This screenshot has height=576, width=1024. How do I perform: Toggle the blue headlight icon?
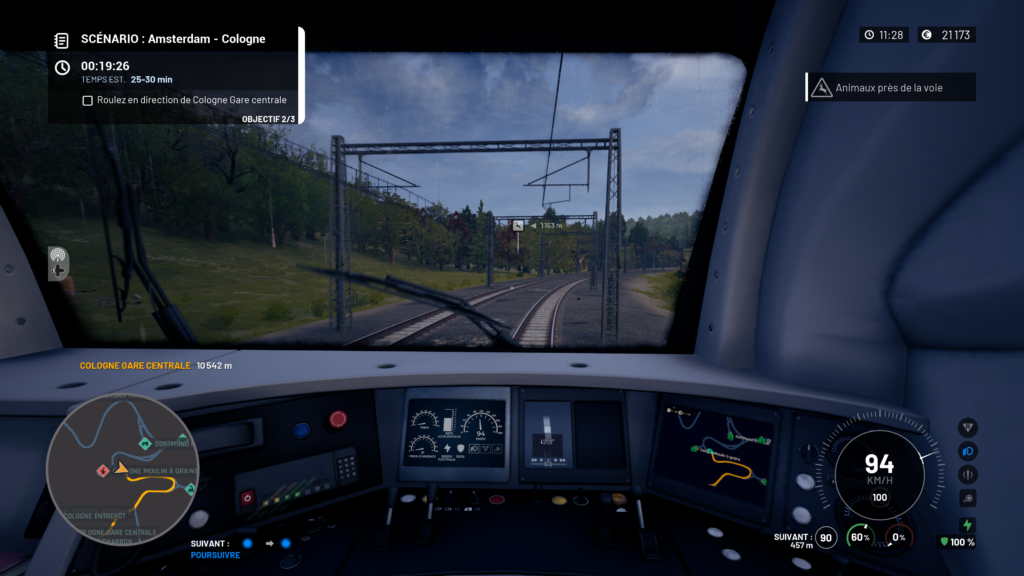tap(967, 451)
